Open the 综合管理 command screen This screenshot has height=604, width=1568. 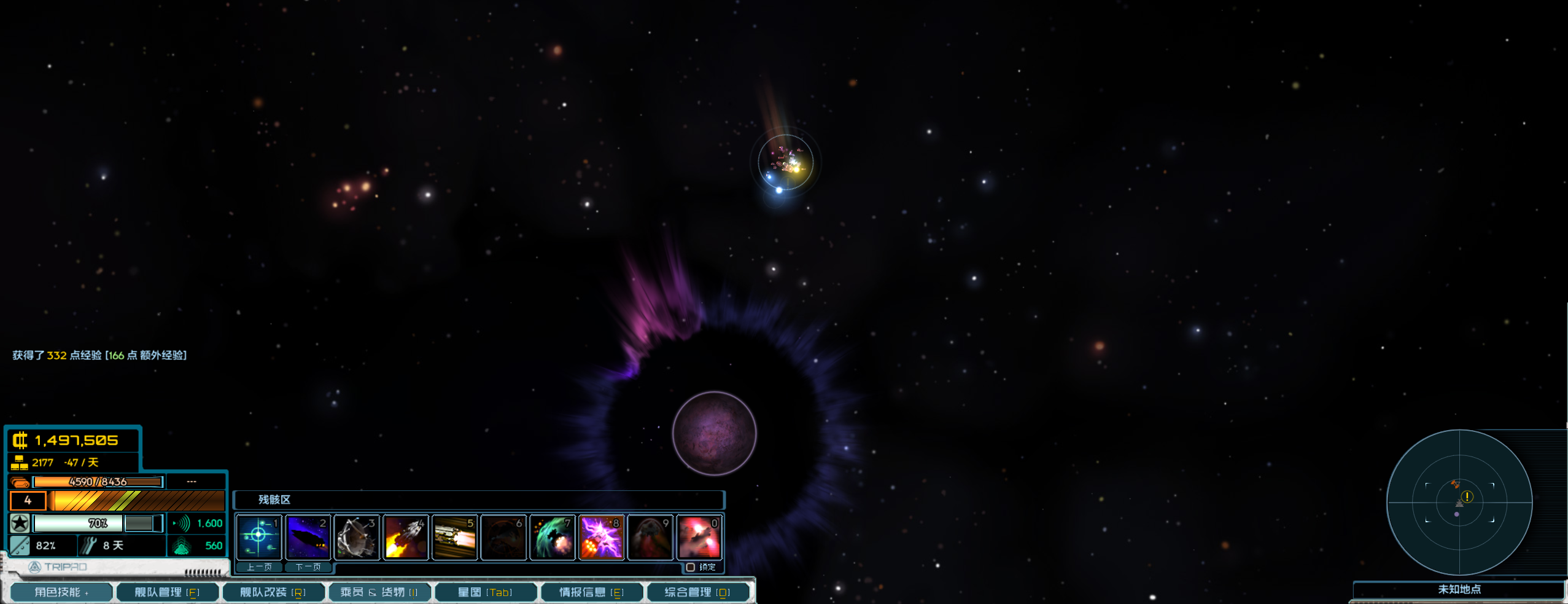click(x=697, y=592)
